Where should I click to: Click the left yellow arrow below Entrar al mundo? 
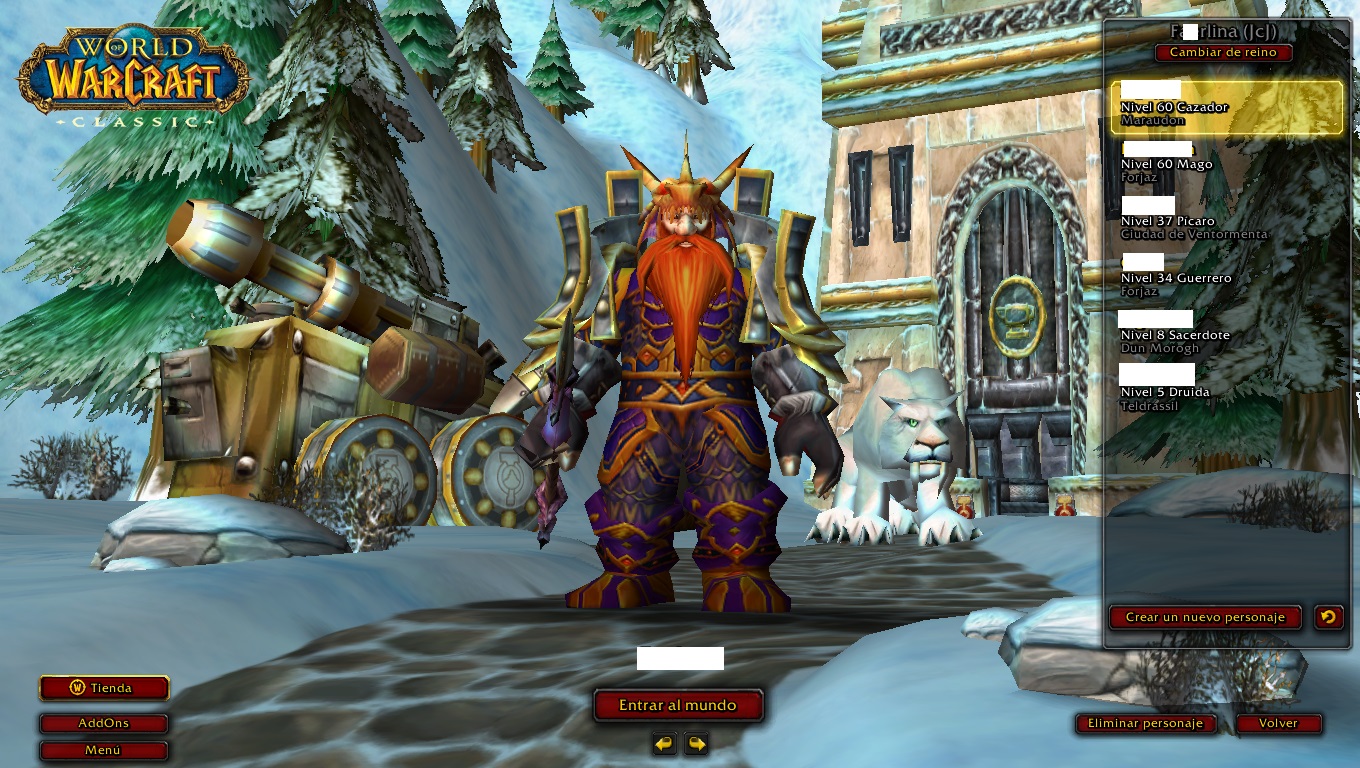[x=662, y=745]
